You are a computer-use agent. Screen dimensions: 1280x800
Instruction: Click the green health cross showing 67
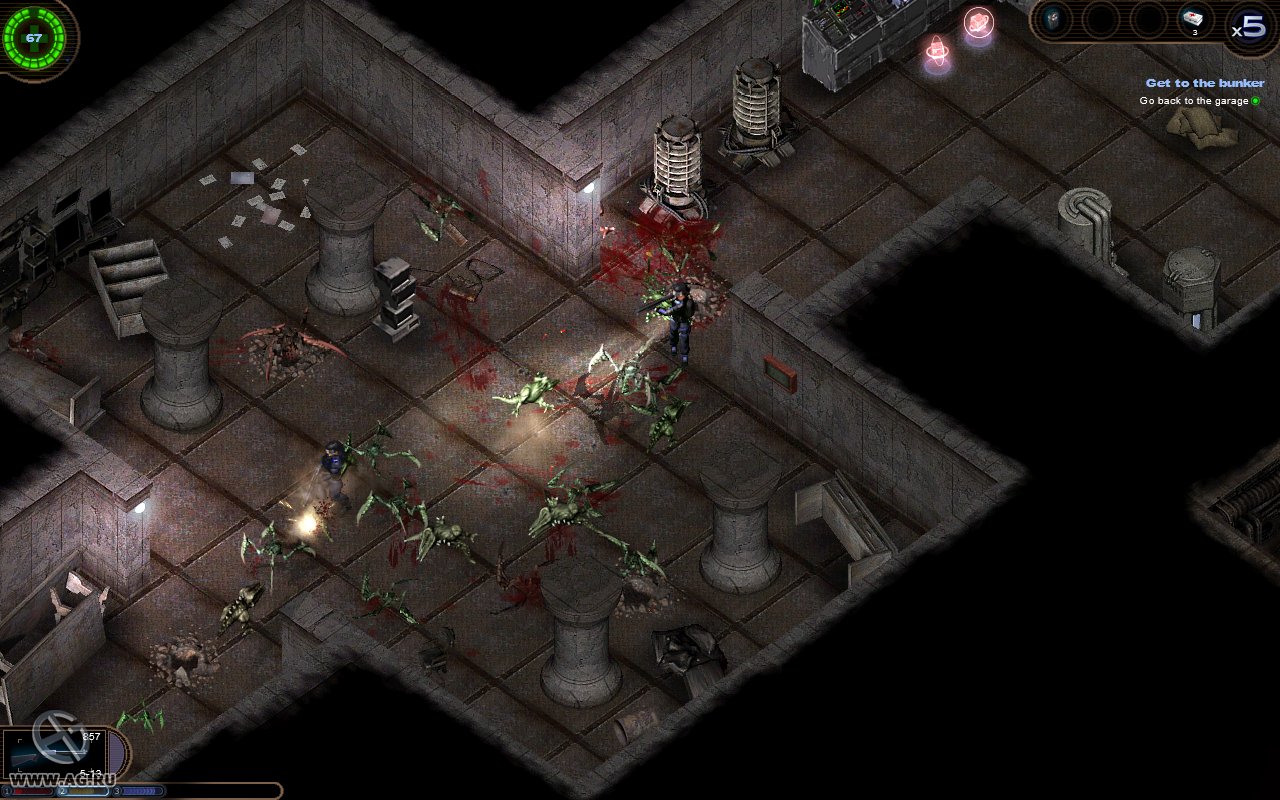36,36
